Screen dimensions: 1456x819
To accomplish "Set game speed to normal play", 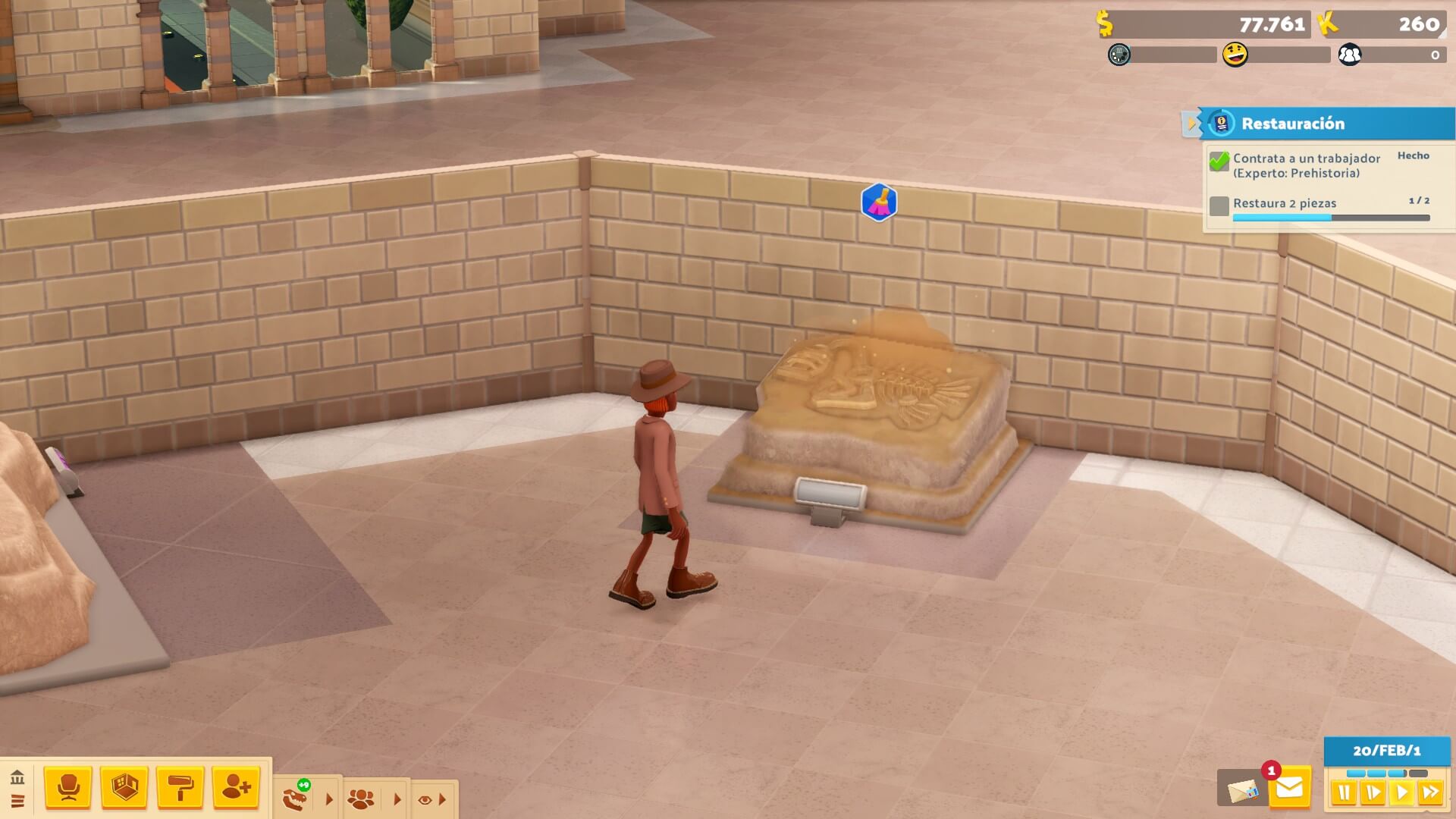I will 1401,793.
